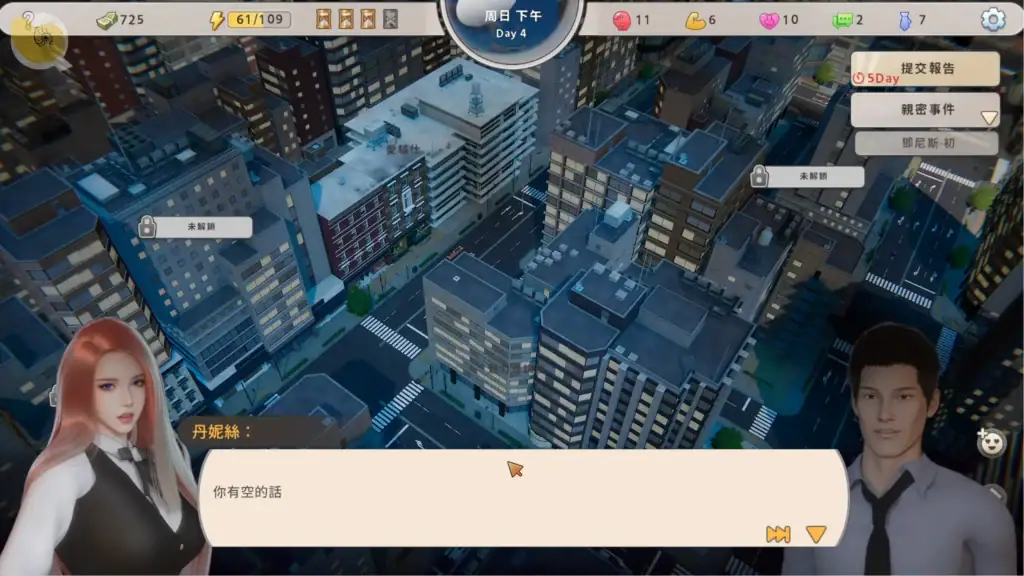This screenshot has width=1024, height=576.
Task: Click the smiley face plus icon
Action: coord(990,443)
